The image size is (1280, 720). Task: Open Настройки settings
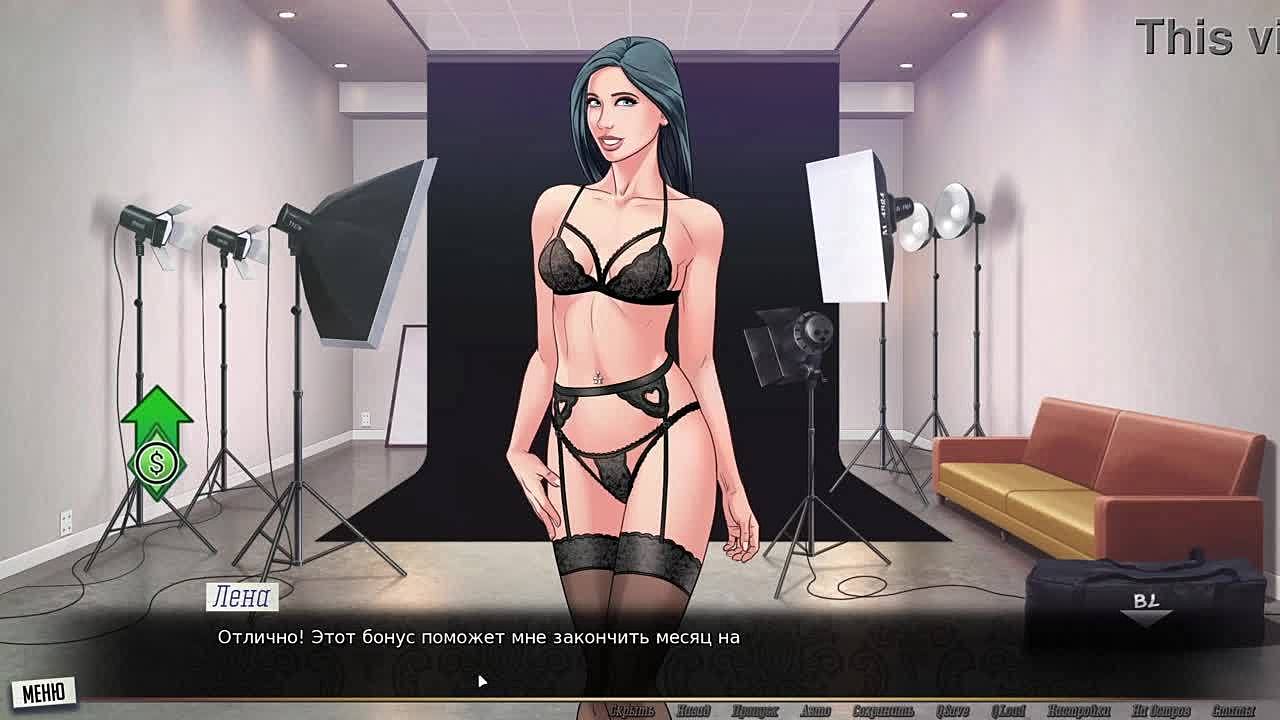click(1079, 711)
